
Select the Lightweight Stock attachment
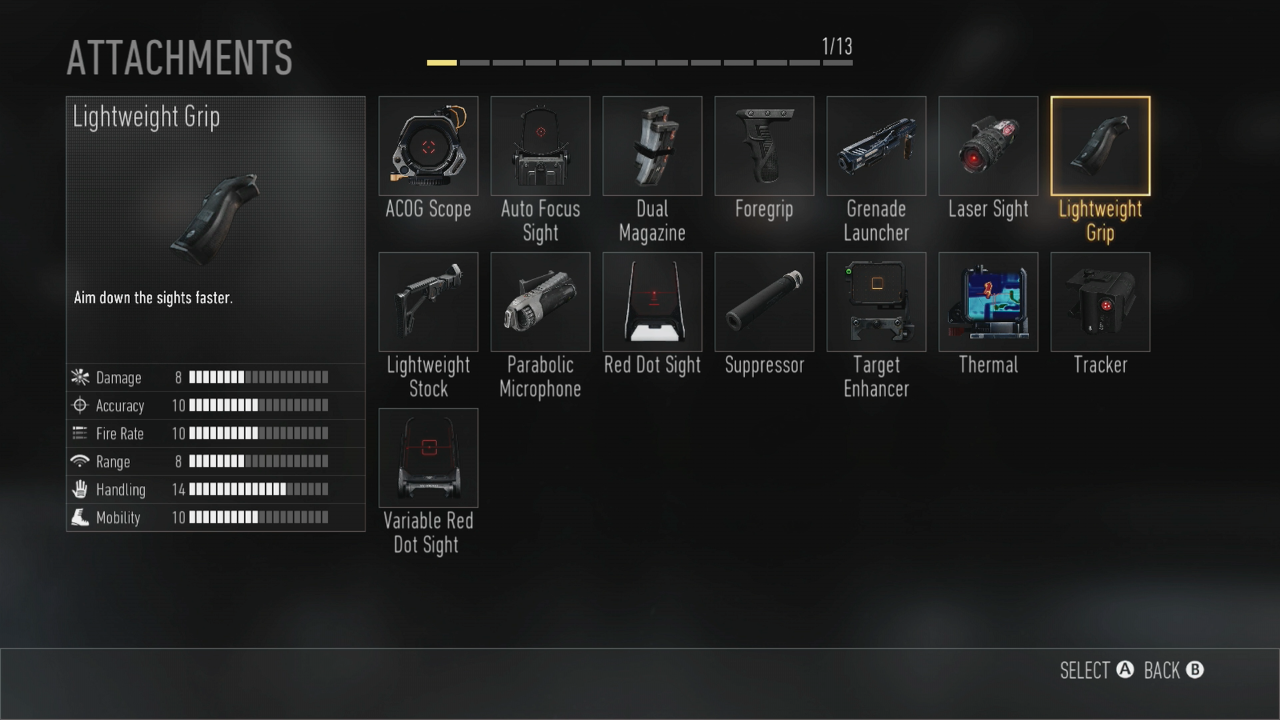coord(428,302)
